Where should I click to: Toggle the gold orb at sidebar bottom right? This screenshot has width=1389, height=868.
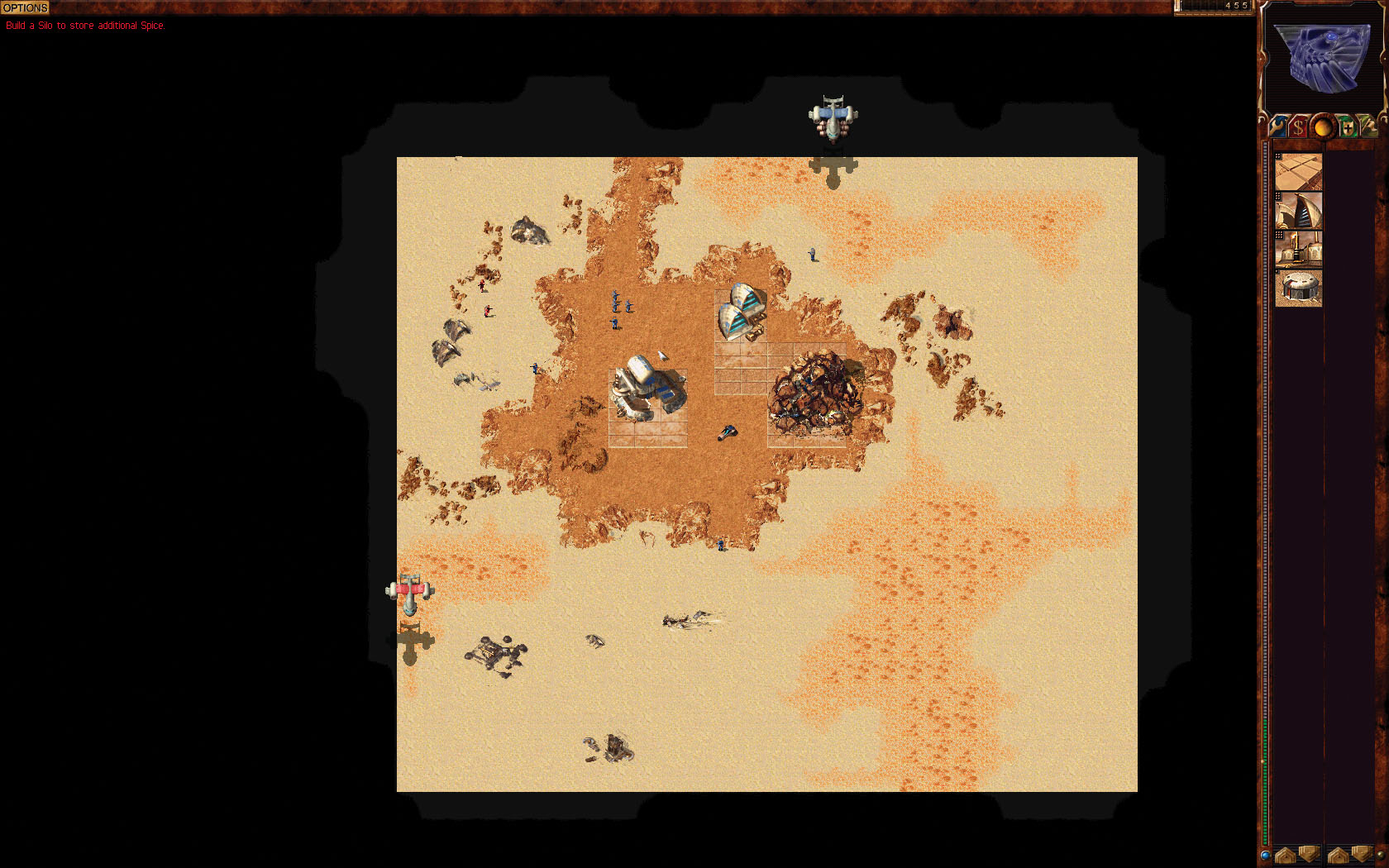click(1381, 856)
